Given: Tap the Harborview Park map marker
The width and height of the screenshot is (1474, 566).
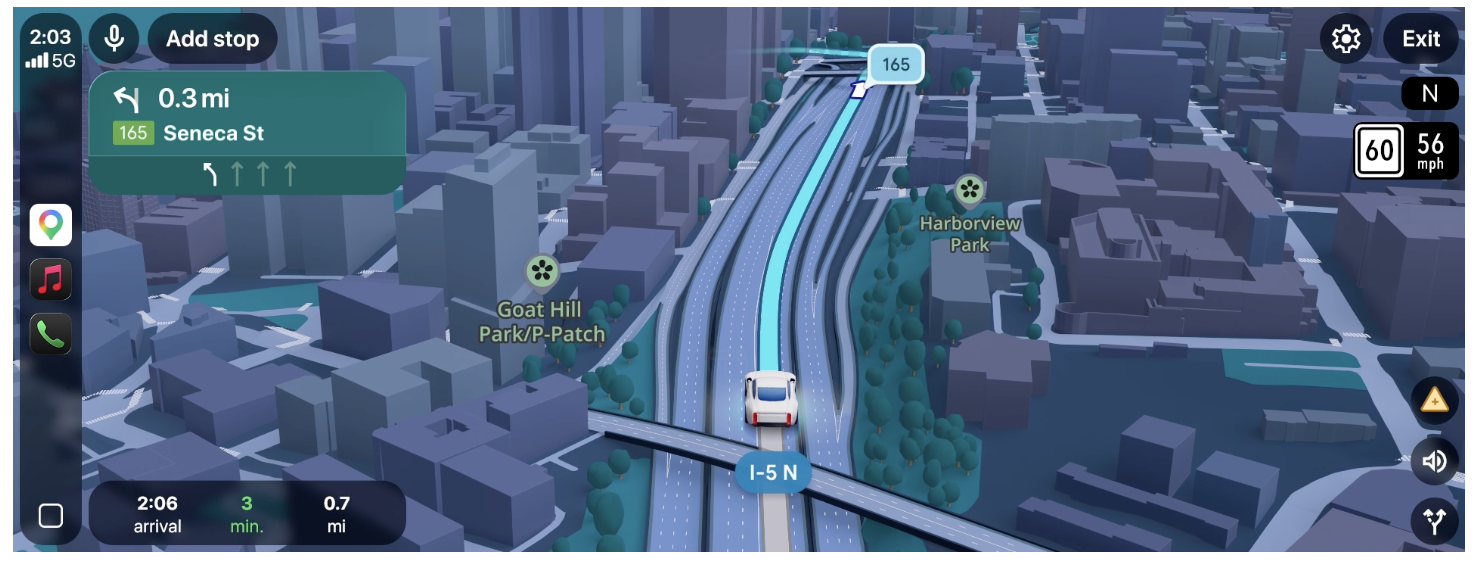Looking at the screenshot, I should point(967,189).
